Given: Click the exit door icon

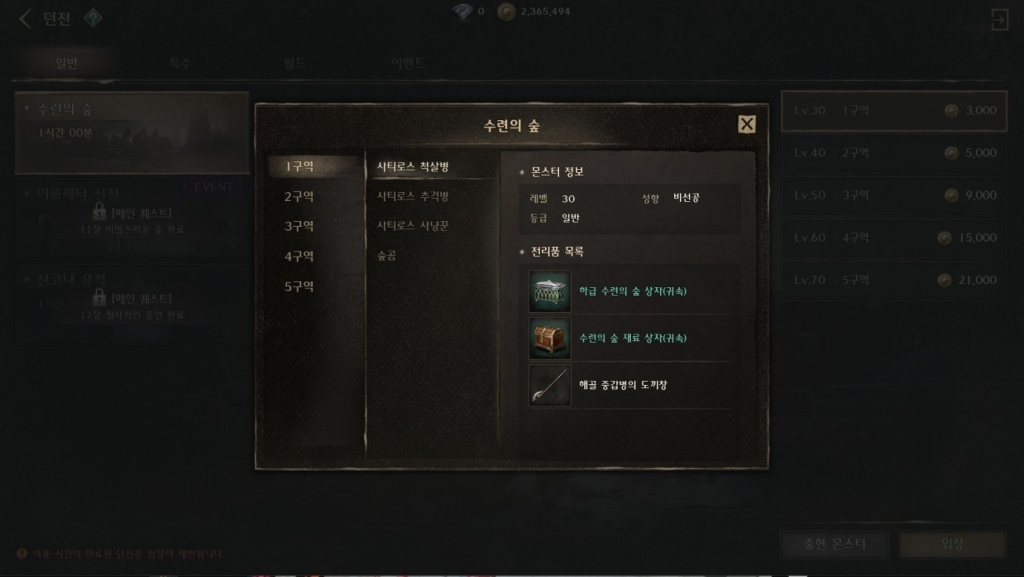Looking at the screenshot, I should click(x=998, y=19).
